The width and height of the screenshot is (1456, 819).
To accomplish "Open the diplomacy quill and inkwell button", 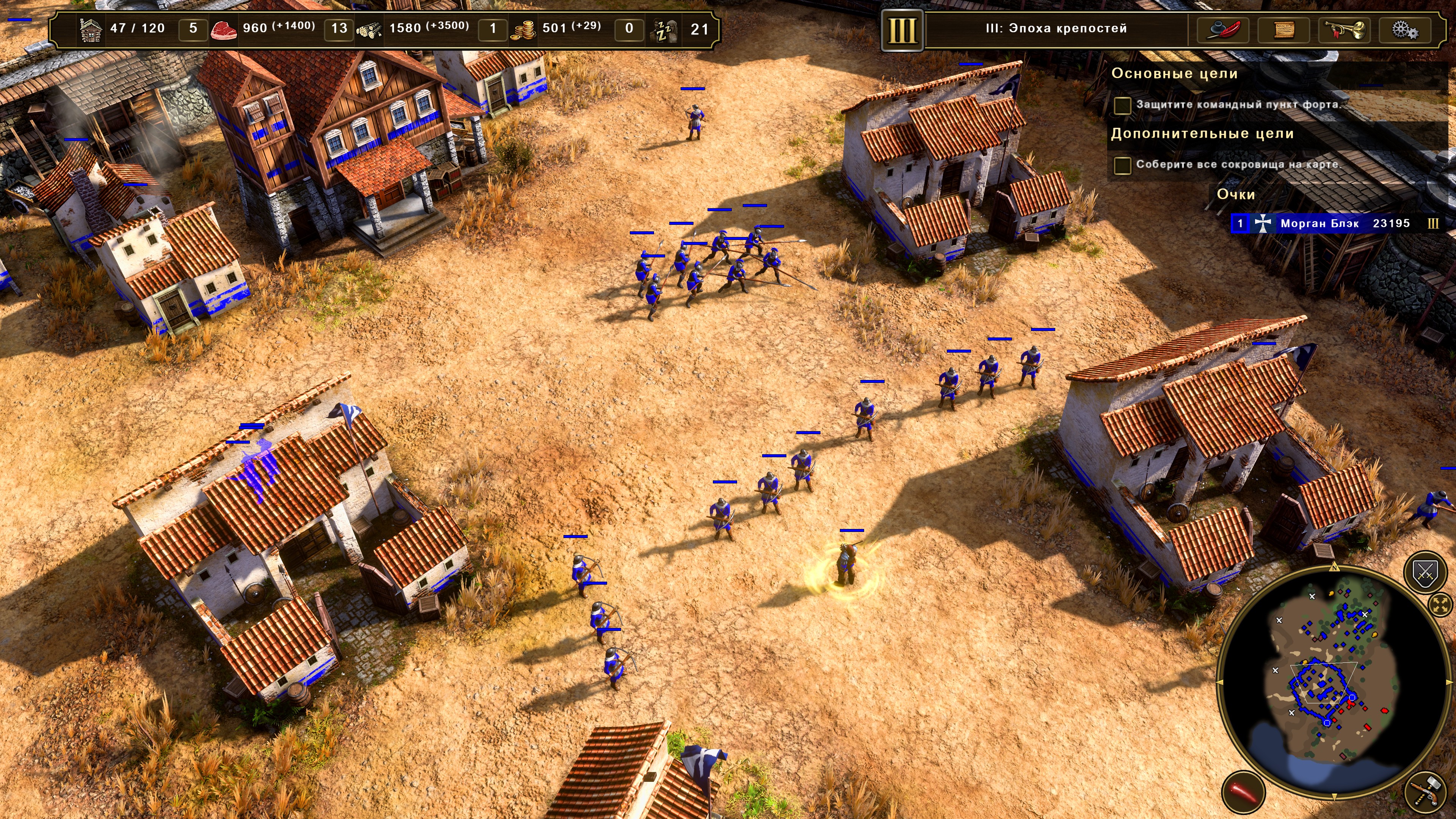I will [x=1222, y=30].
